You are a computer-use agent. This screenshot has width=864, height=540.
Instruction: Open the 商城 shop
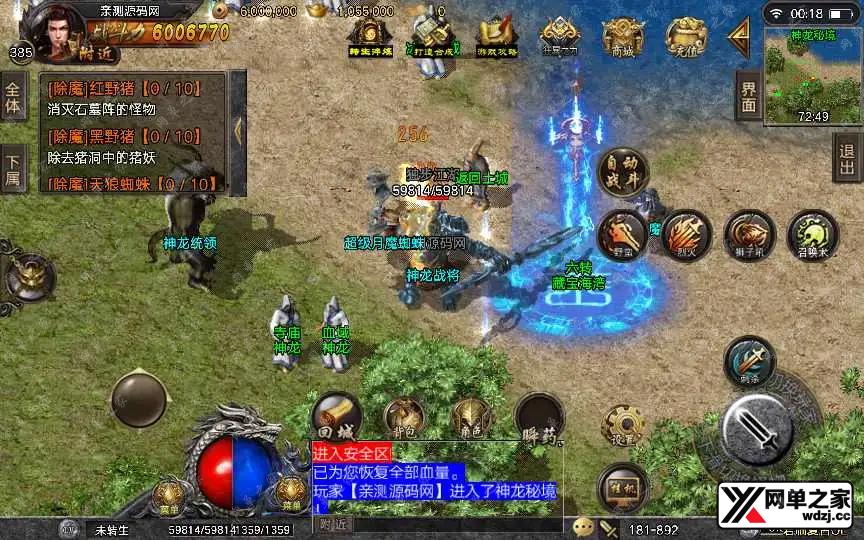[x=623, y=37]
